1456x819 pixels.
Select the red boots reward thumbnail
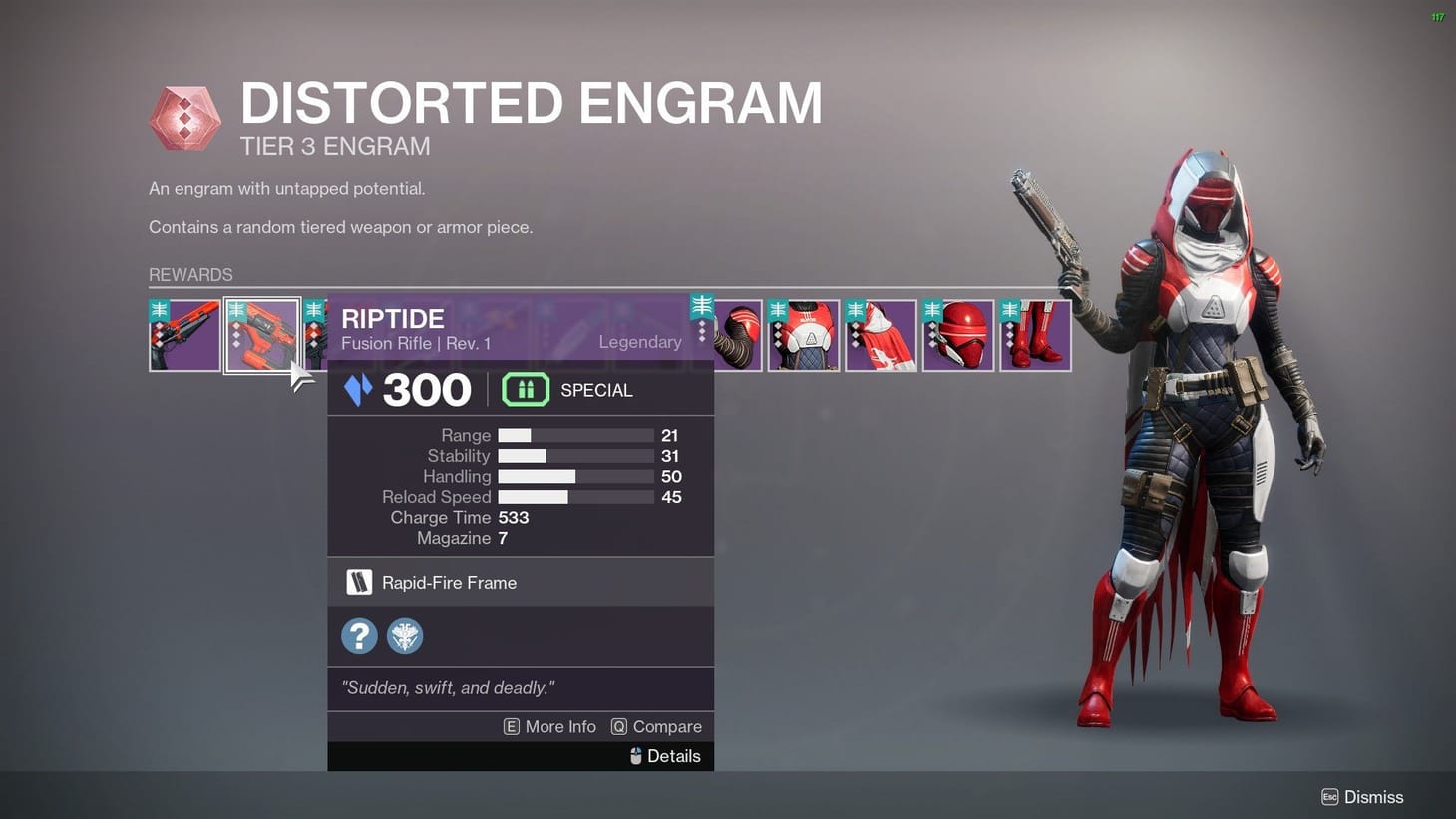click(1035, 335)
